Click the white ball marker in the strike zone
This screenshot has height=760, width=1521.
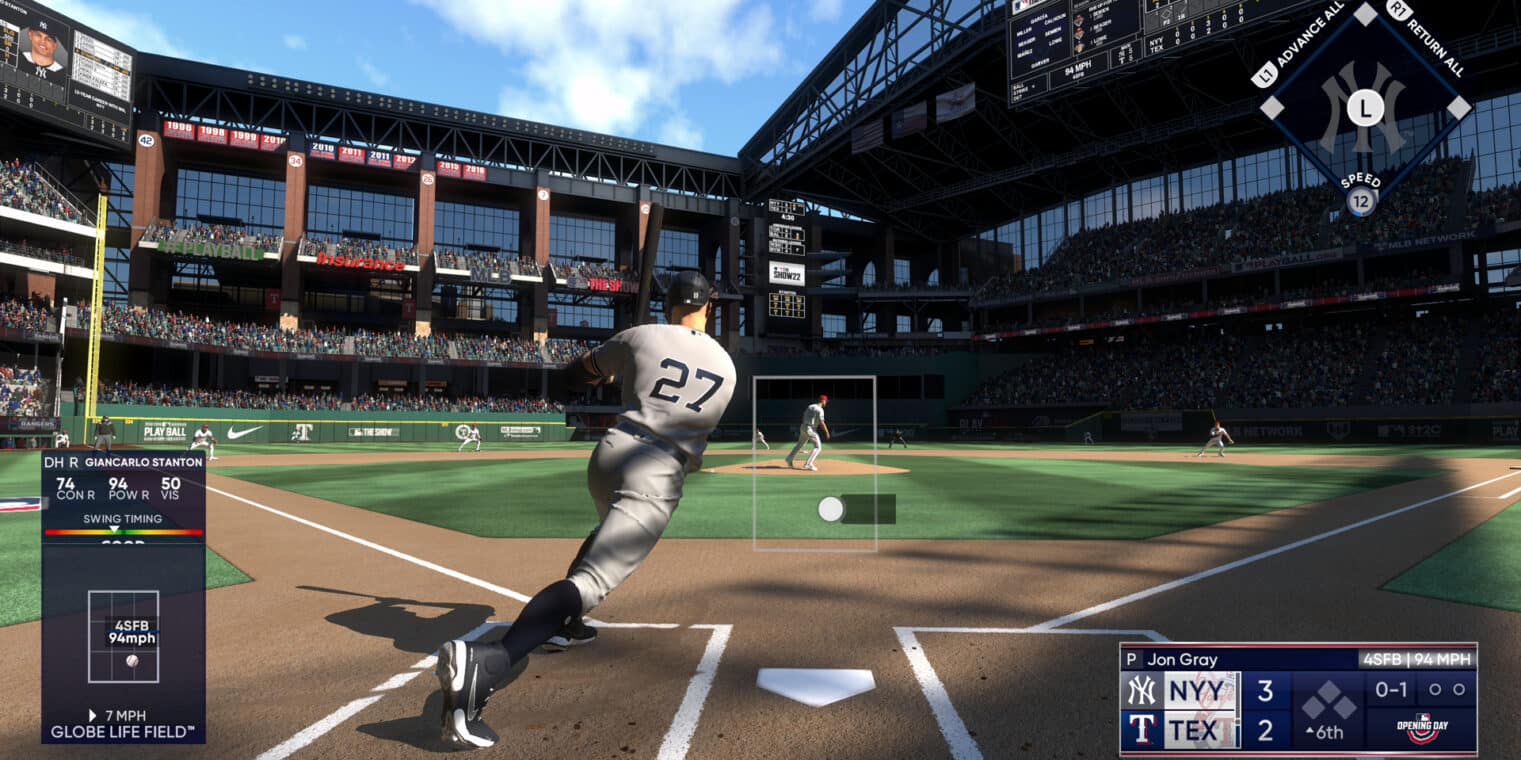pyautogui.click(x=830, y=509)
